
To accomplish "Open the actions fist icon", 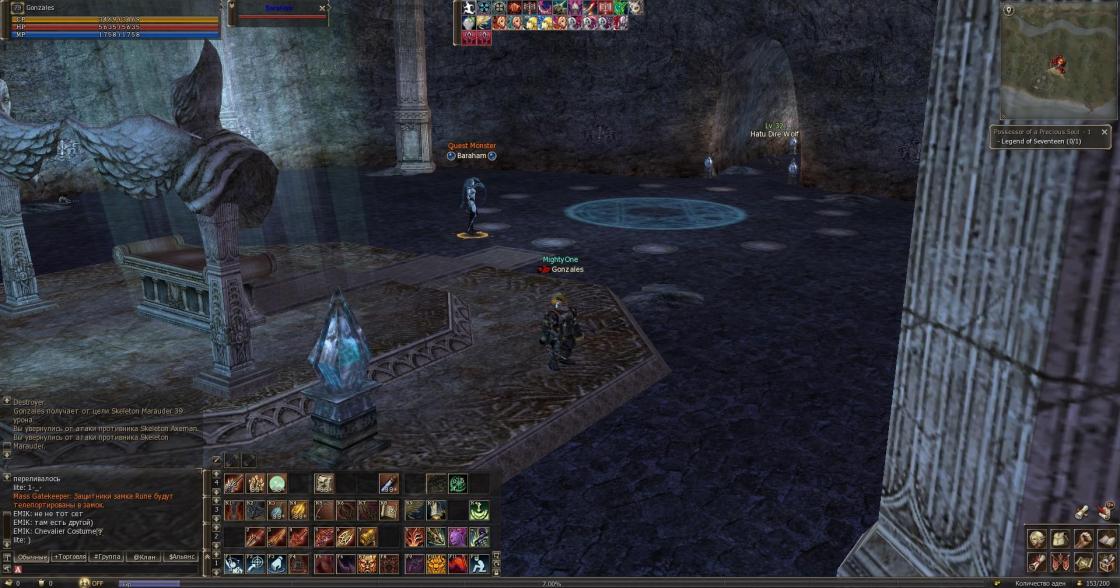I will [x=1083, y=540].
